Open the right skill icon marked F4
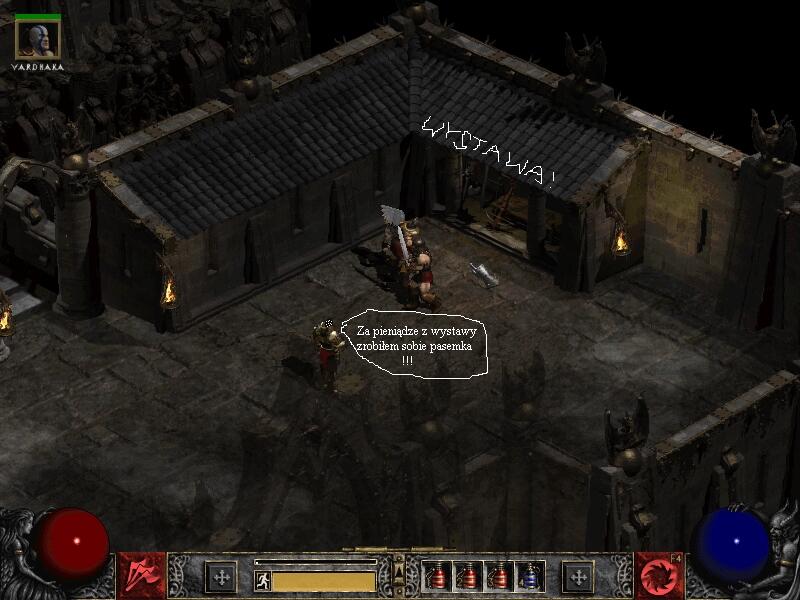The image size is (800, 600). click(658, 576)
